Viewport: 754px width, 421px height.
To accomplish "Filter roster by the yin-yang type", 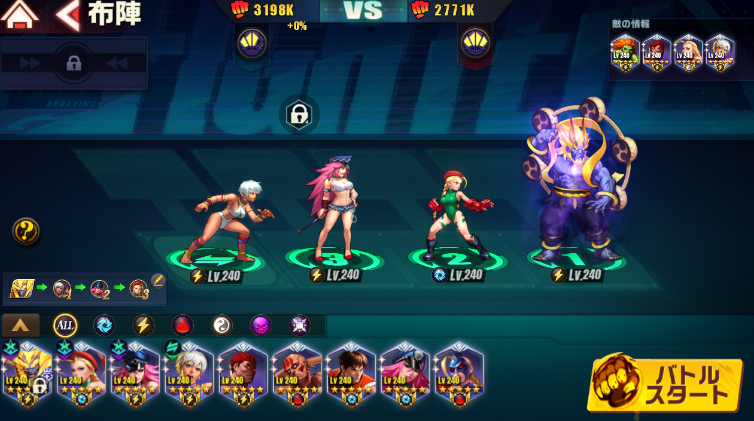I will click(221, 325).
